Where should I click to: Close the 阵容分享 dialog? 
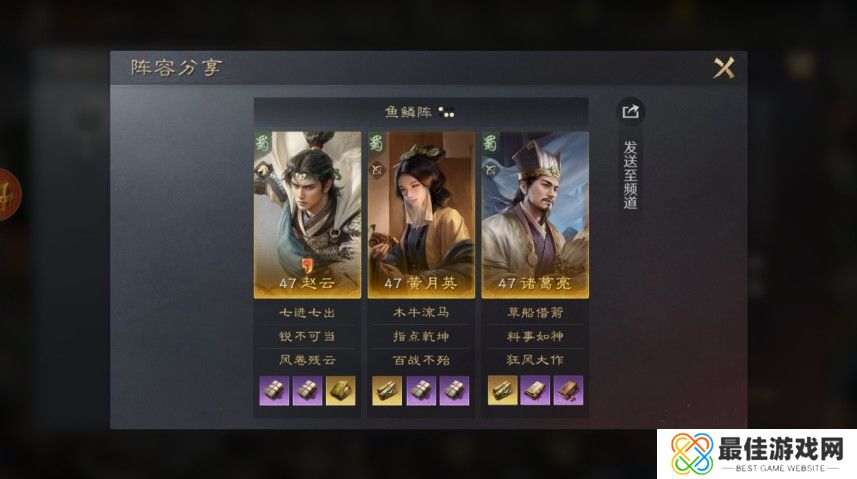[723, 68]
